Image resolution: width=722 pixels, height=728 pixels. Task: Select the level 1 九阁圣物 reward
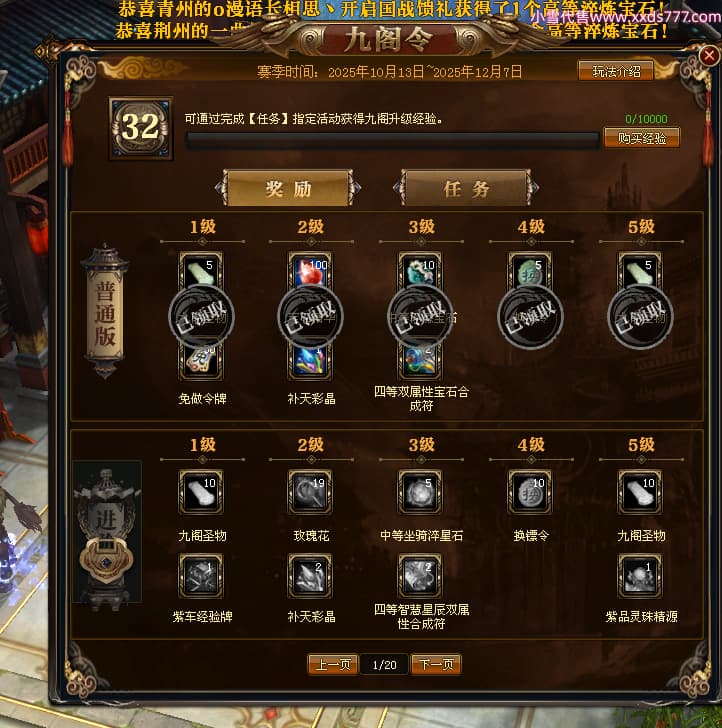click(x=201, y=492)
